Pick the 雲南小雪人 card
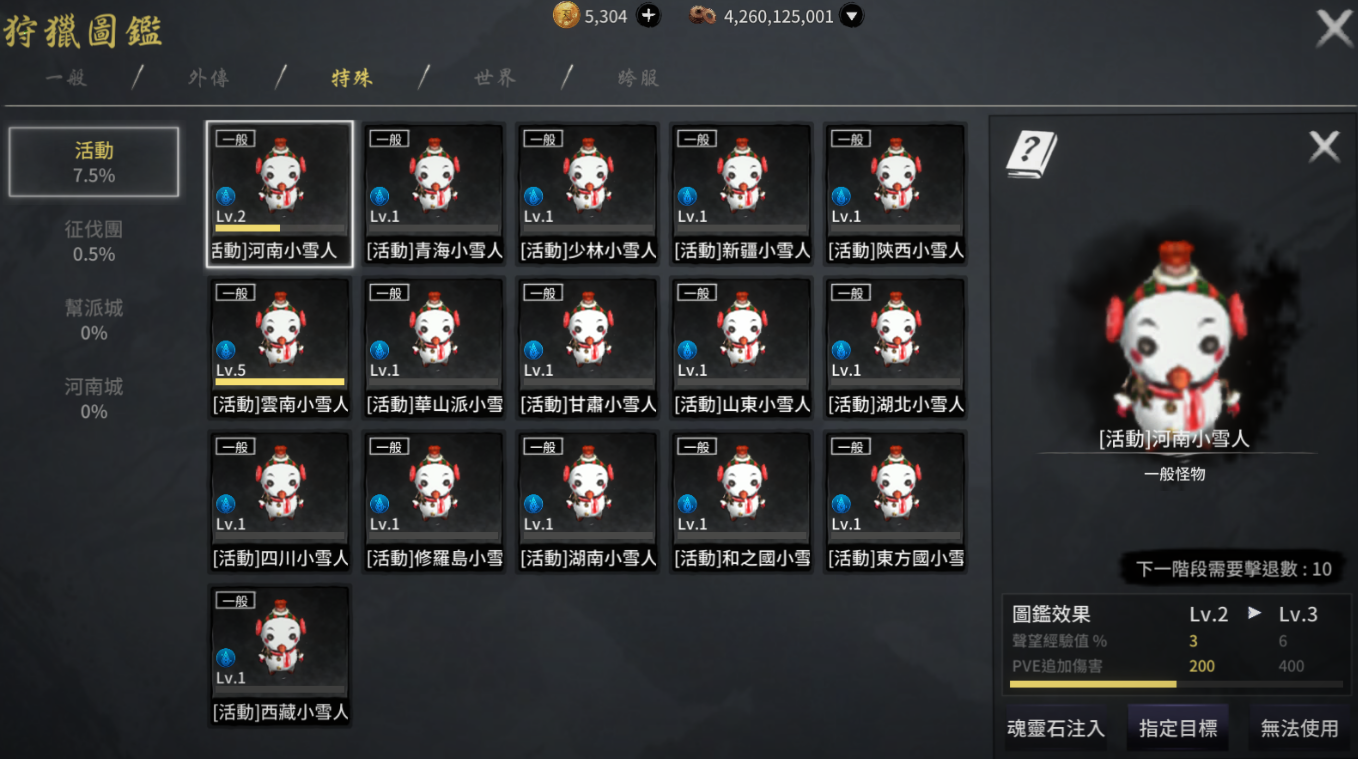Screen dimensions: 1358x759 [x=280, y=348]
